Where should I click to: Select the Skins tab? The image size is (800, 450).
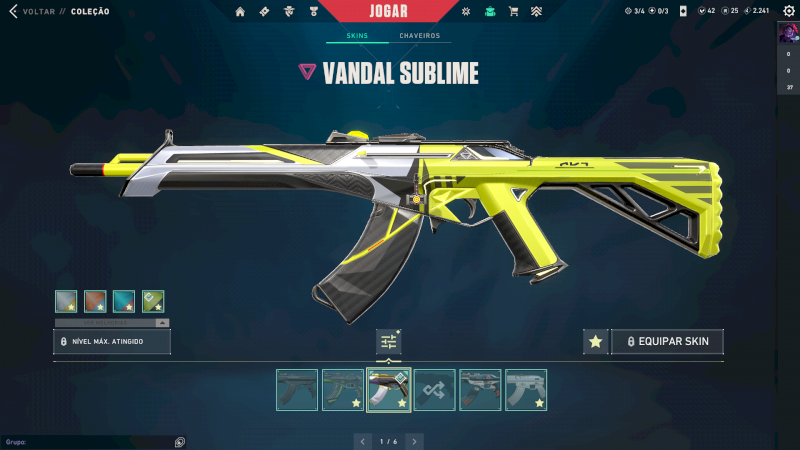coord(357,36)
